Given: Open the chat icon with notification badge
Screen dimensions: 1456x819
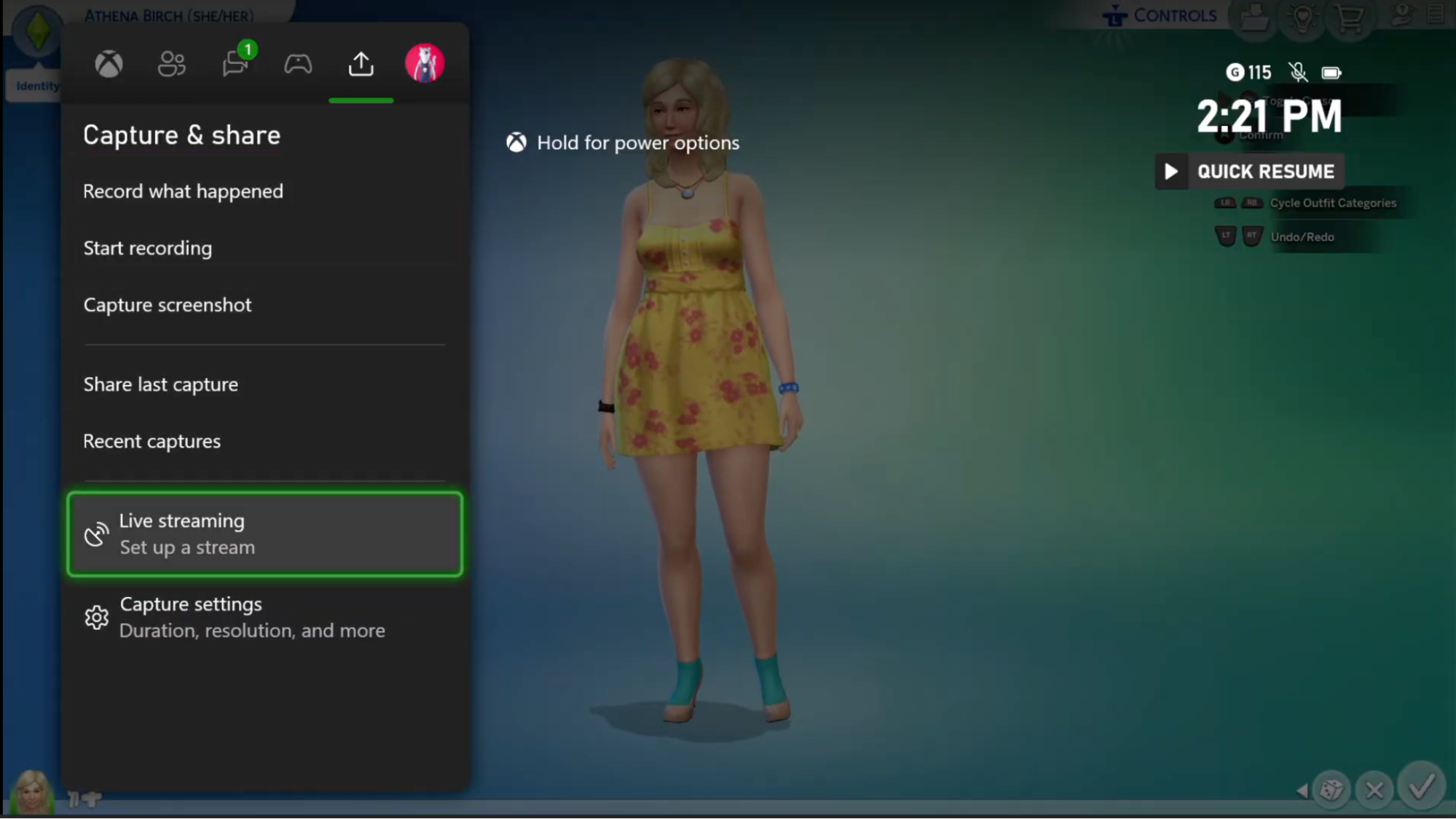Looking at the screenshot, I should point(234,64).
